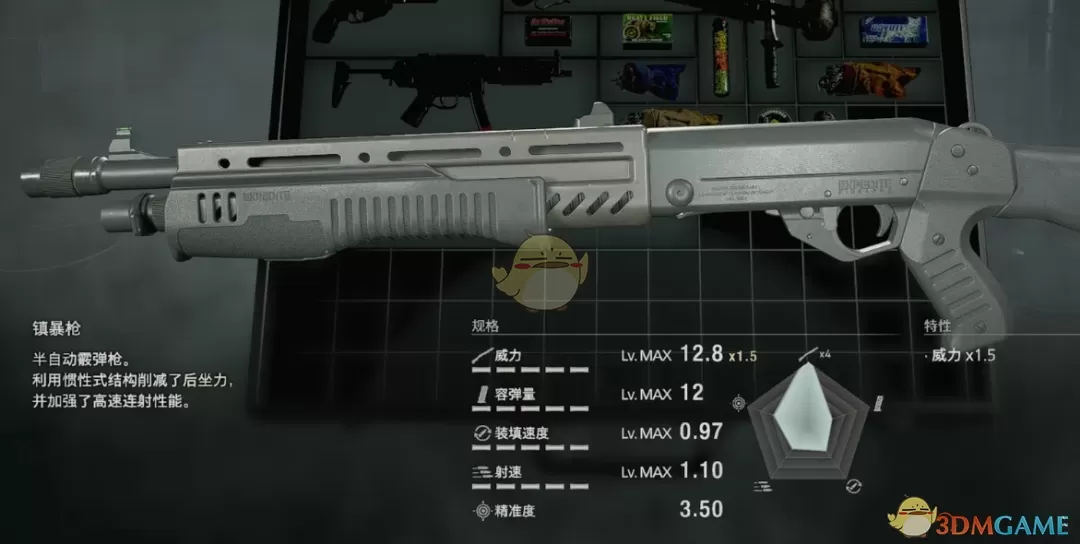
Task: Click the 精准度 precision stat row
Action: click(598, 510)
